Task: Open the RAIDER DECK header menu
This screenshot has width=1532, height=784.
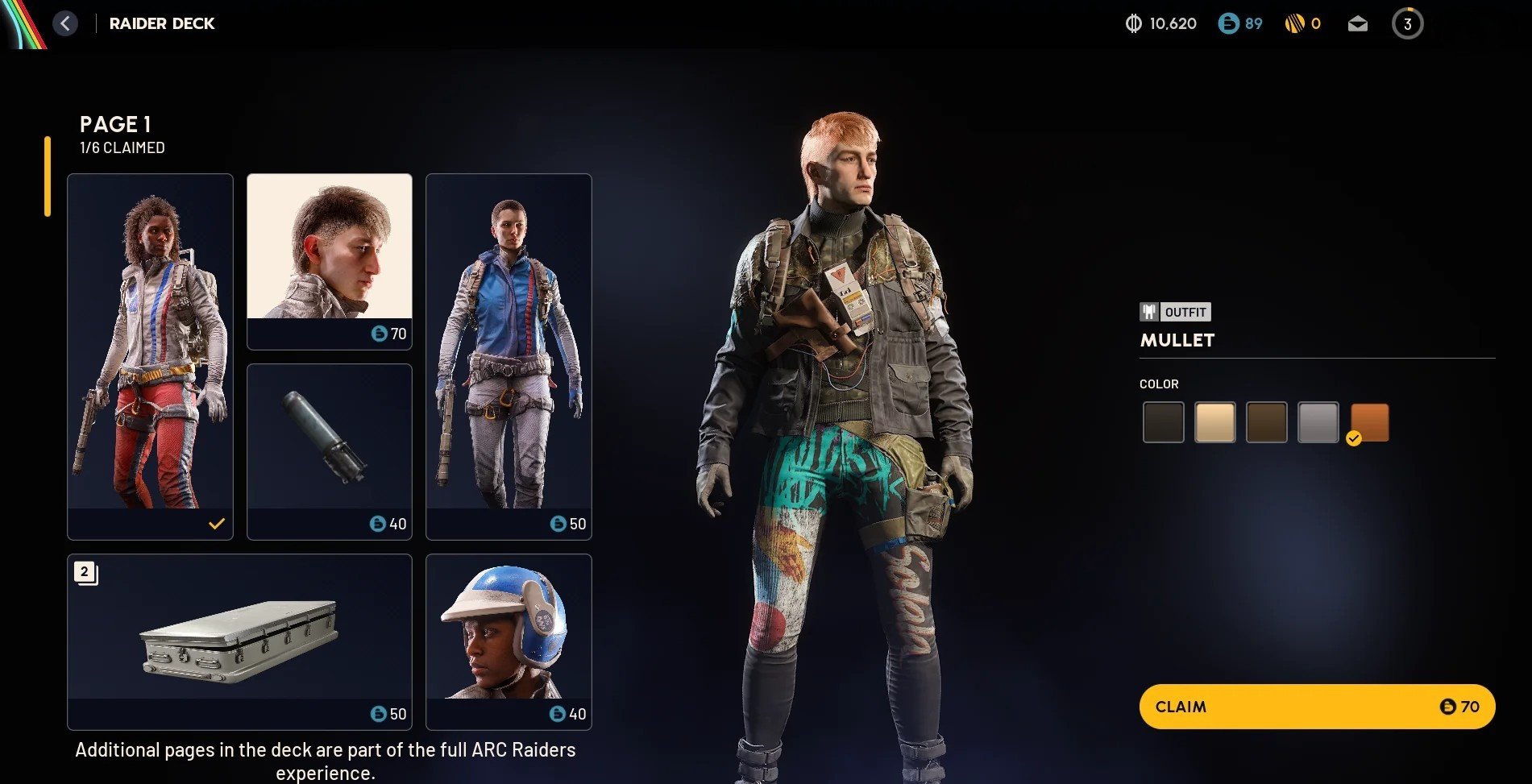Action: point(162,23)
